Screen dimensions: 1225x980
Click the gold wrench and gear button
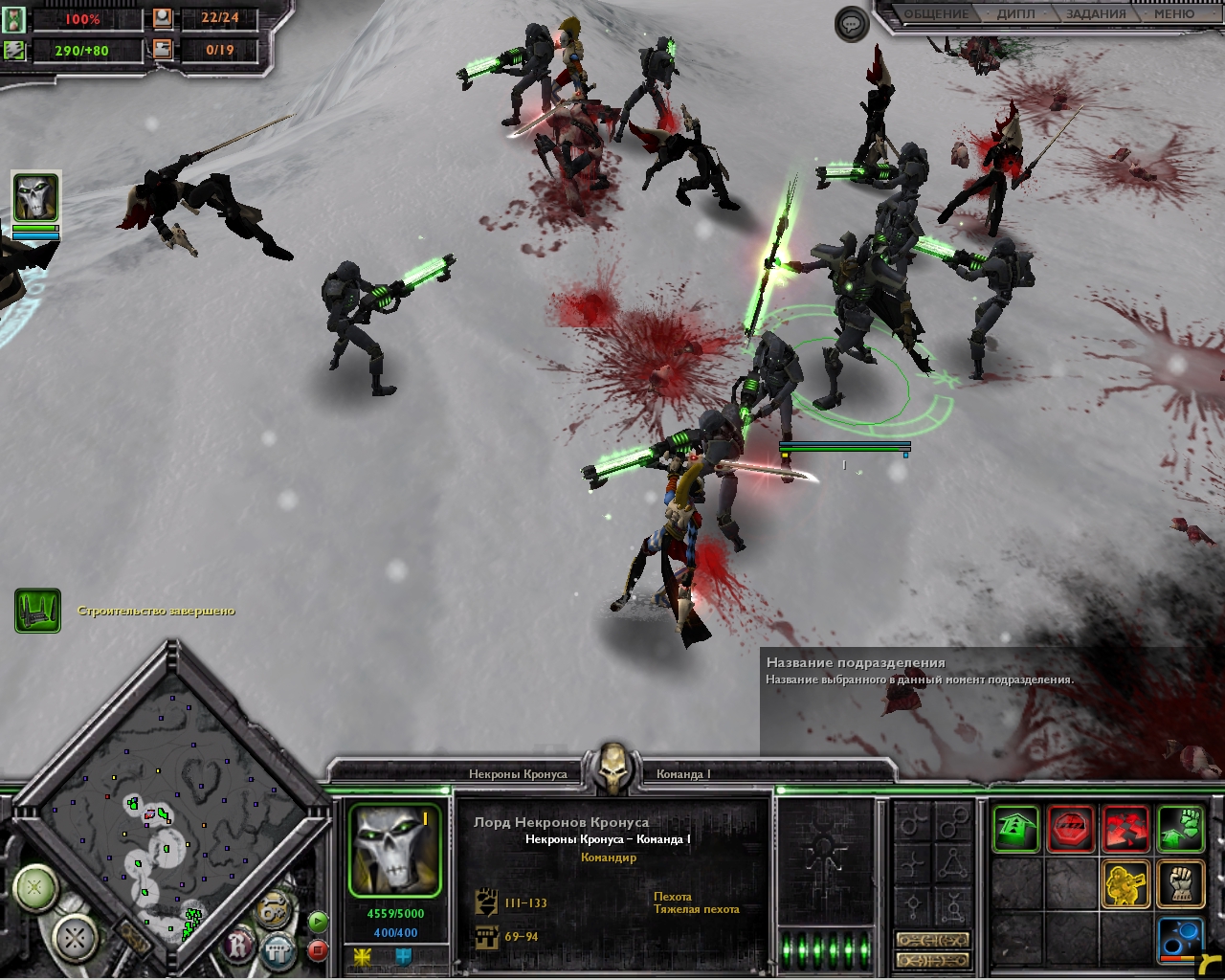pyautogui.click(x=276, y=908)
